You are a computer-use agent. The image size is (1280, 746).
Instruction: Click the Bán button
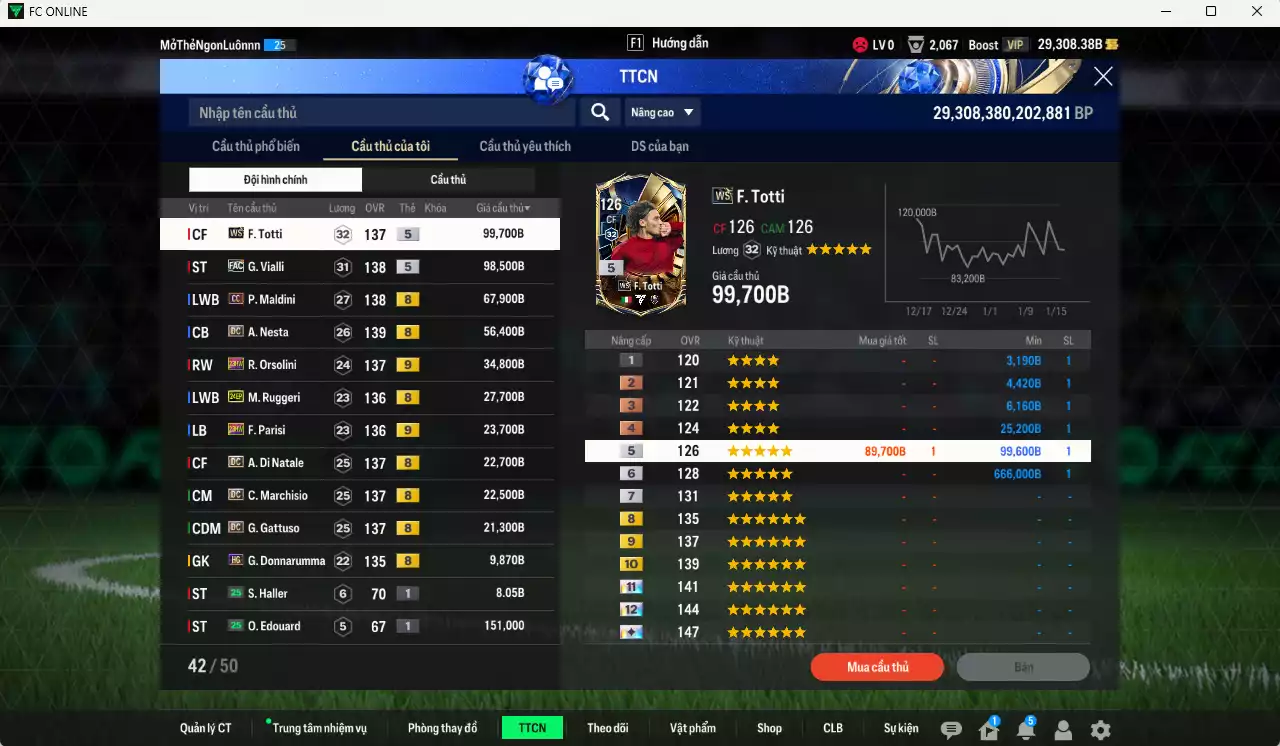pyautogui.click(x=1023, y=666)
